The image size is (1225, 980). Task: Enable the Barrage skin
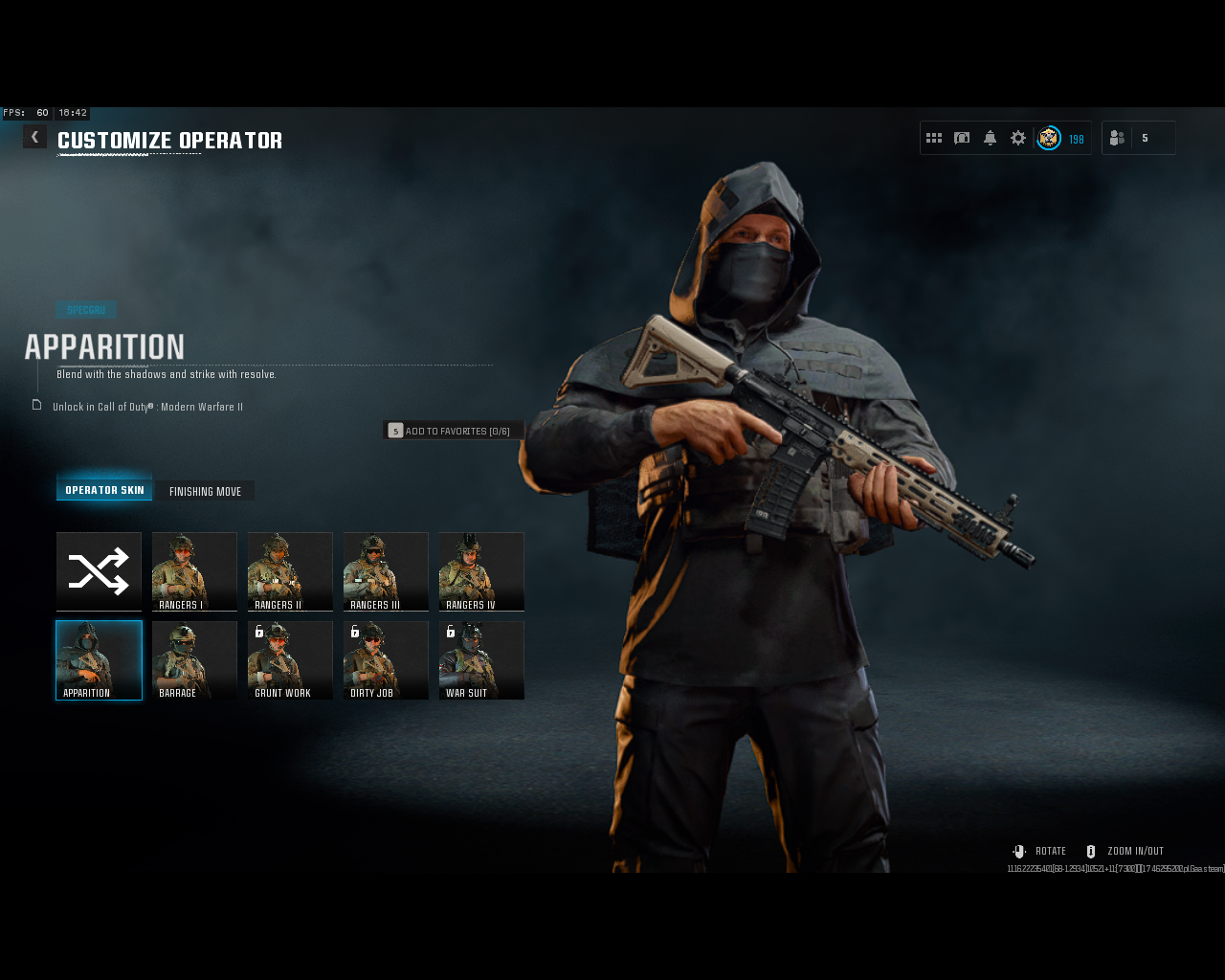point(194,660)
